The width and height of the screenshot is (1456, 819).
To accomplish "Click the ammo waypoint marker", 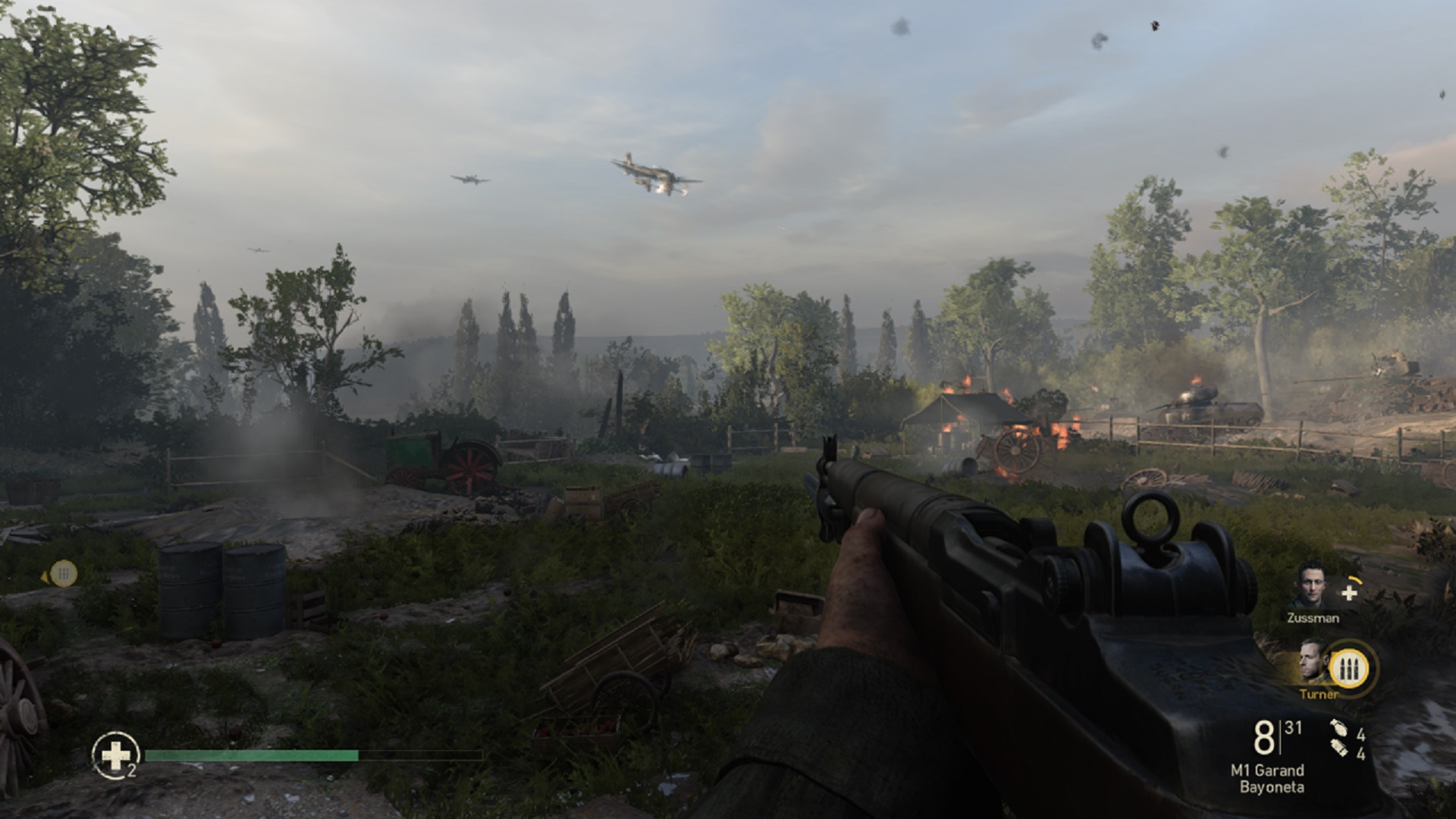I will point(64,573).
